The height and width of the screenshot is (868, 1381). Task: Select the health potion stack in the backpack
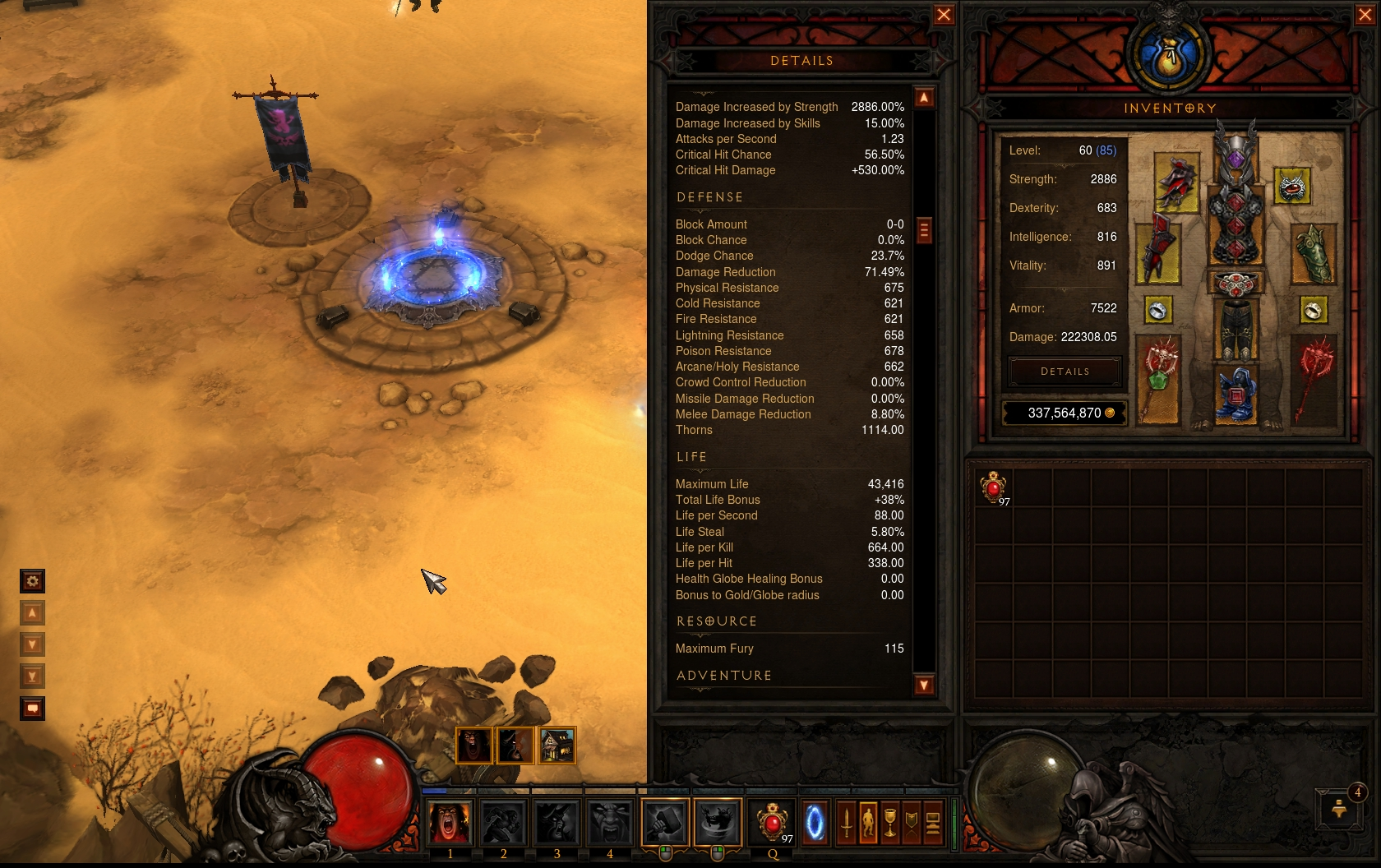click(995, 487)
